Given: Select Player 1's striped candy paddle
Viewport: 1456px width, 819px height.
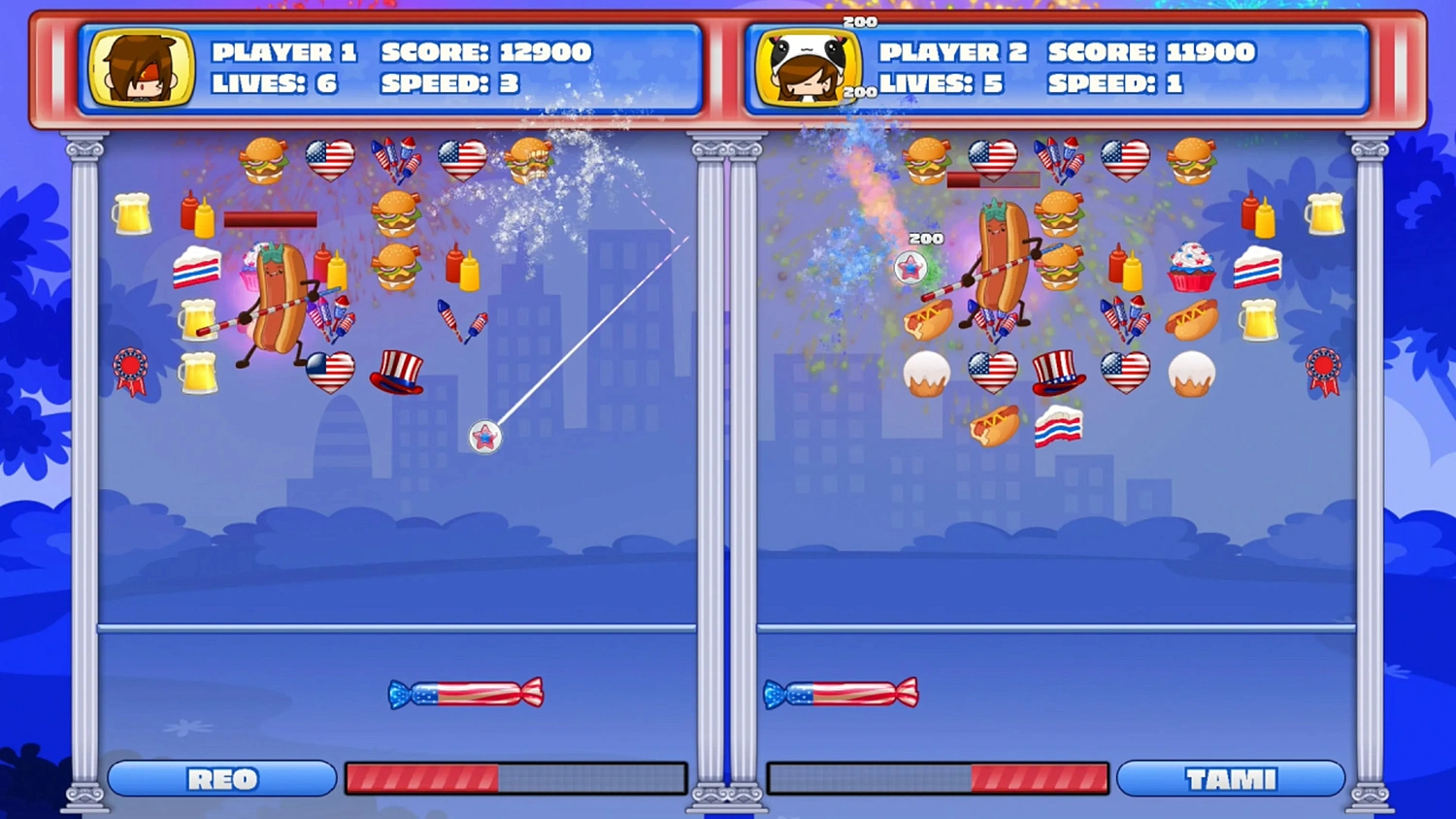Looking at the screenshot, I should [x=465, y=693].
